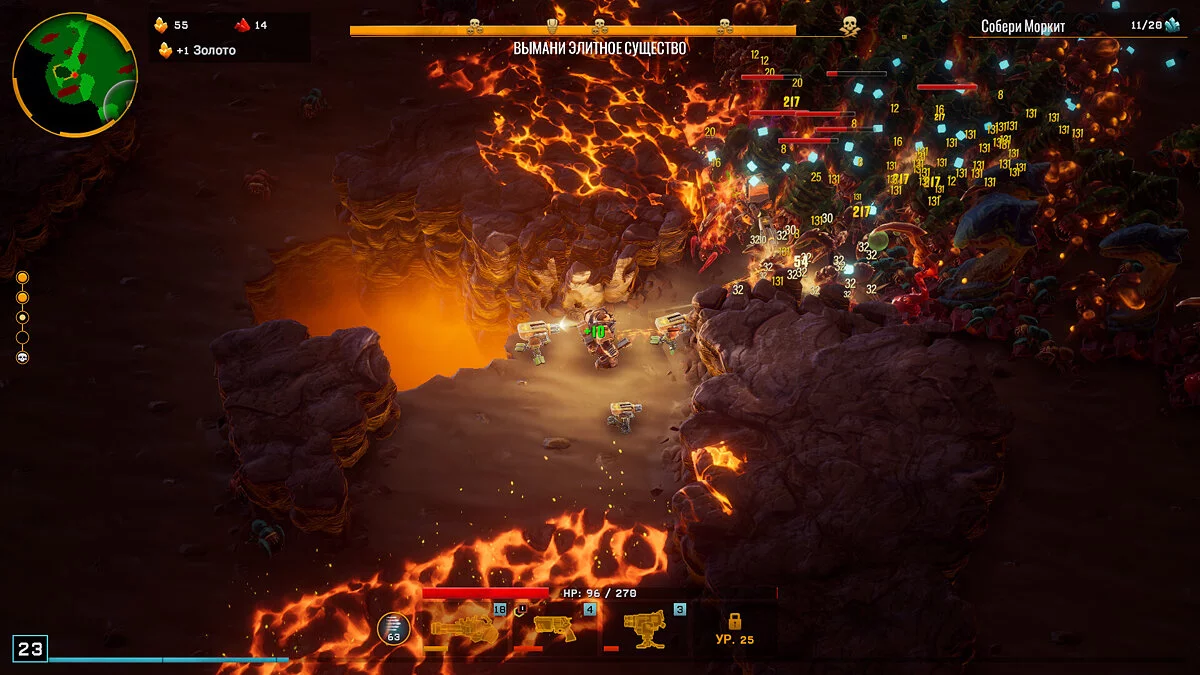Viewport: 1200px width, 675px height.
Task: Click the large skull at the wave bar's end
Action: pos(849,26)
